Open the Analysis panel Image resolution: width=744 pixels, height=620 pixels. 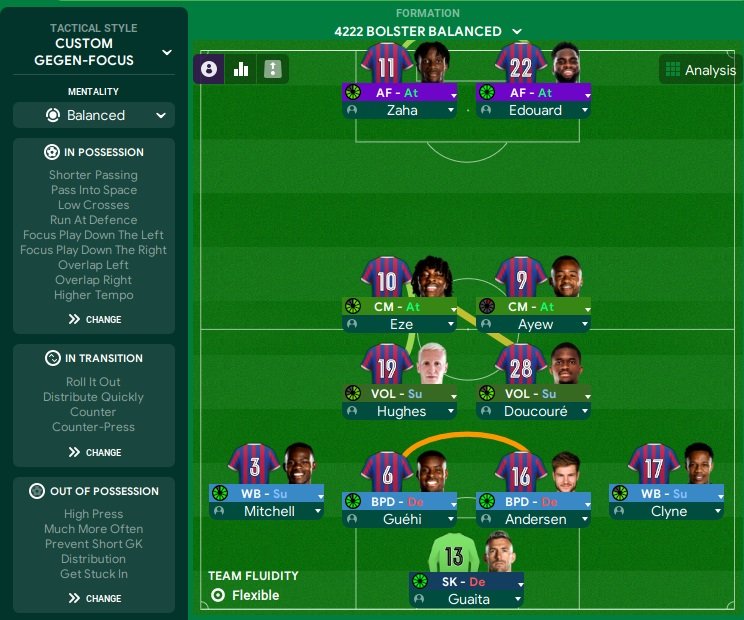point(700,70)
